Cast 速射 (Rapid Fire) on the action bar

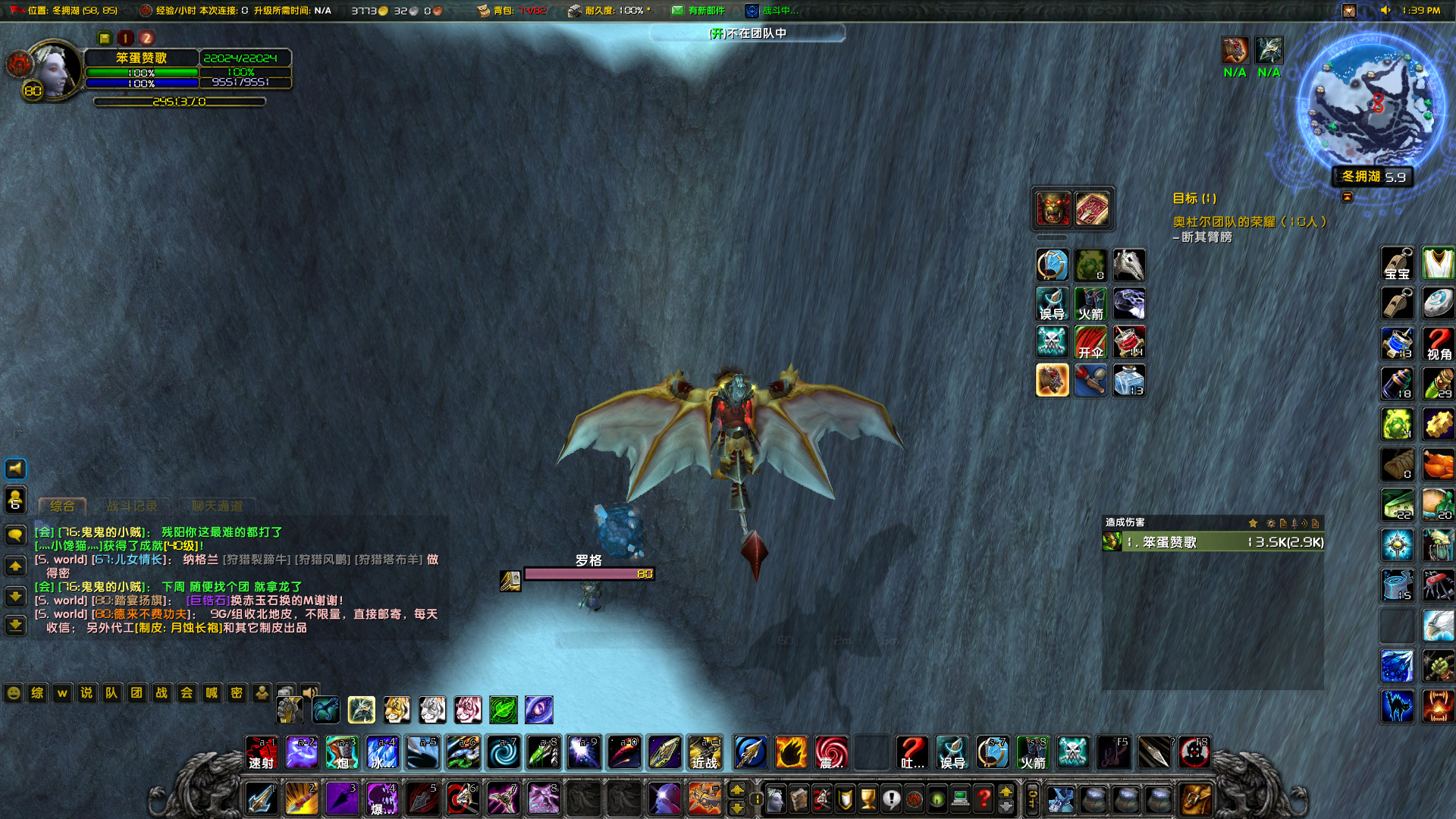[x=261, y=752]
